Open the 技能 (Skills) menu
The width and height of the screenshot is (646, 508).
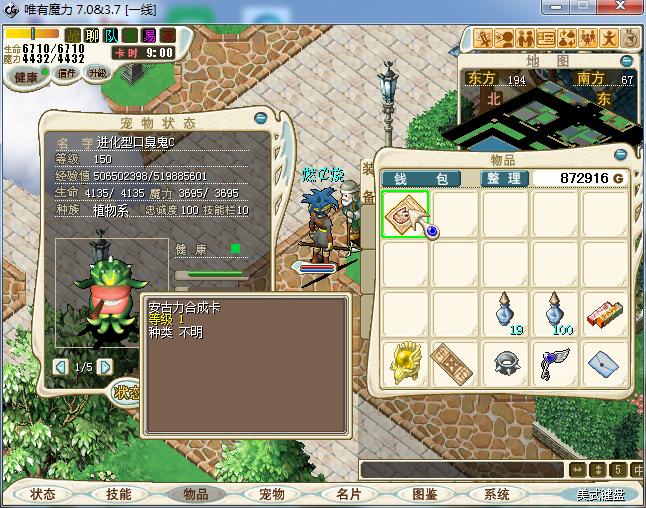tap(119, 494)
